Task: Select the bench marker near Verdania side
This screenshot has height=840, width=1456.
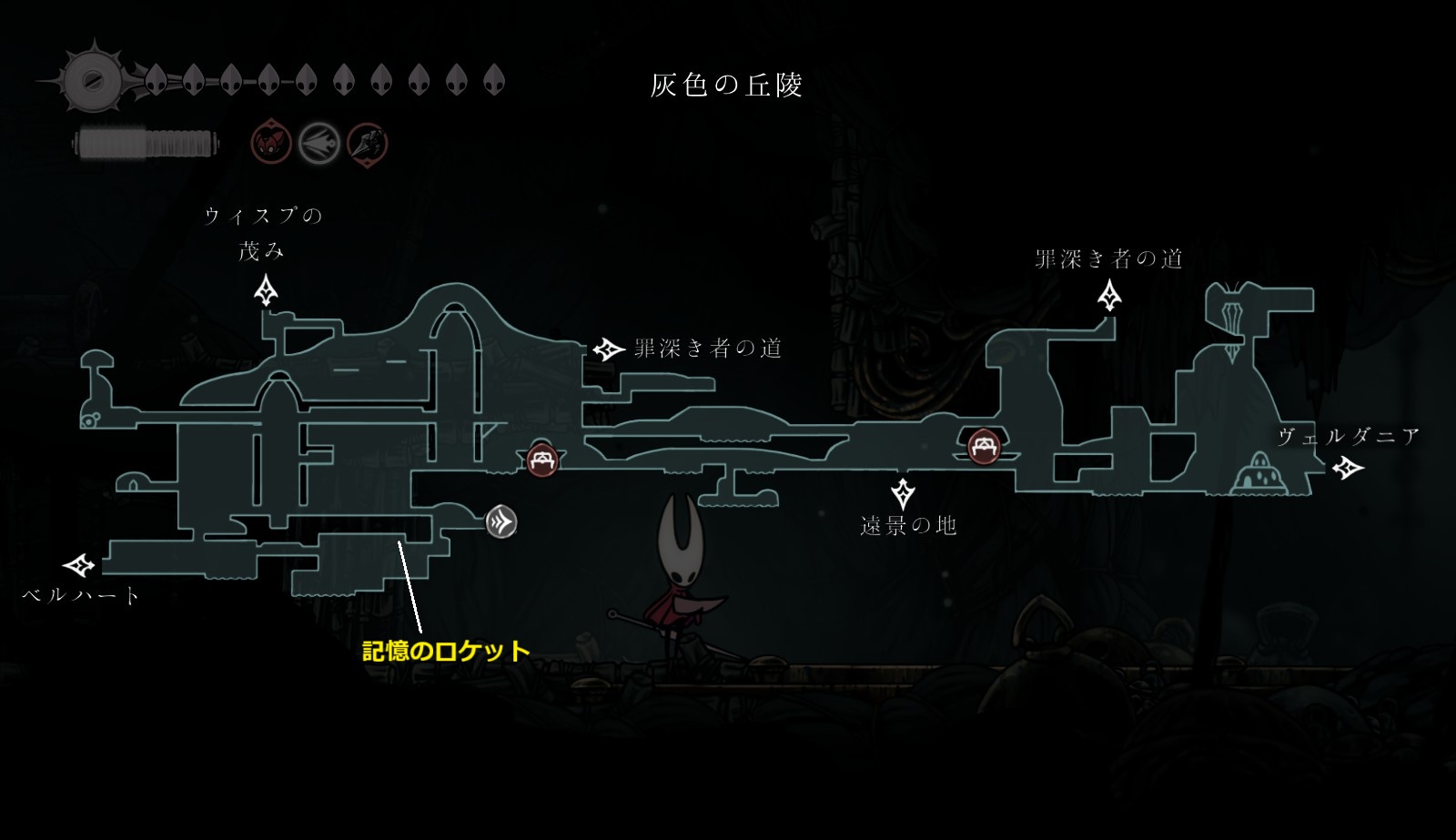Action: (x=983, y=446)
